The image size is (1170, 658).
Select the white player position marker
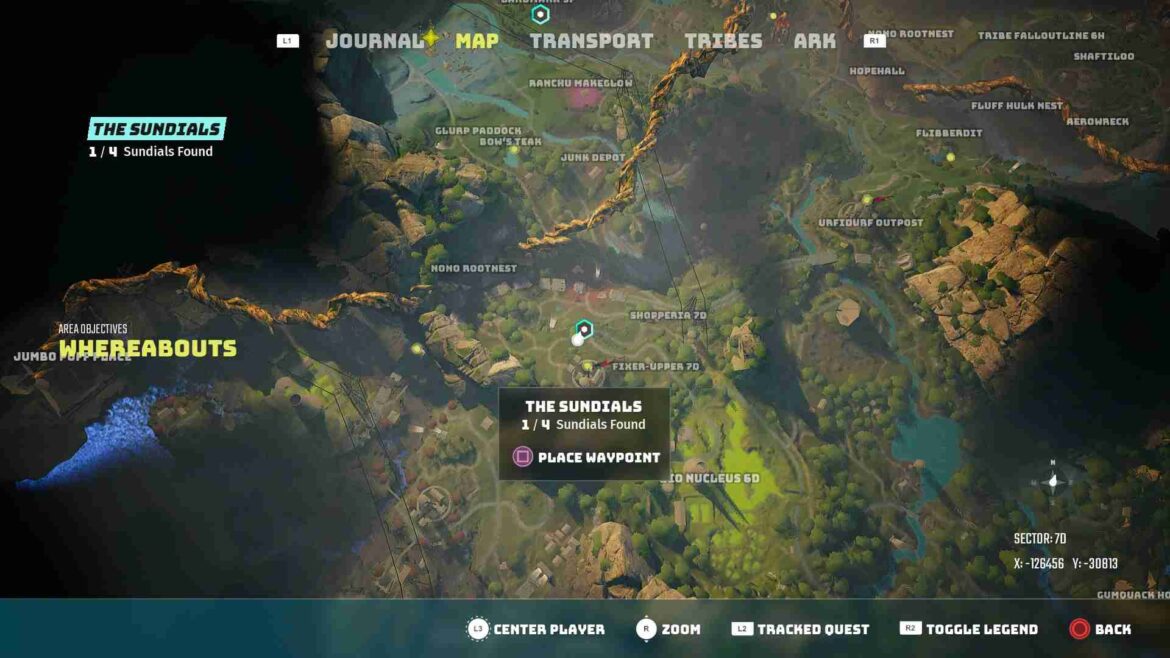[x=577, y=340]
